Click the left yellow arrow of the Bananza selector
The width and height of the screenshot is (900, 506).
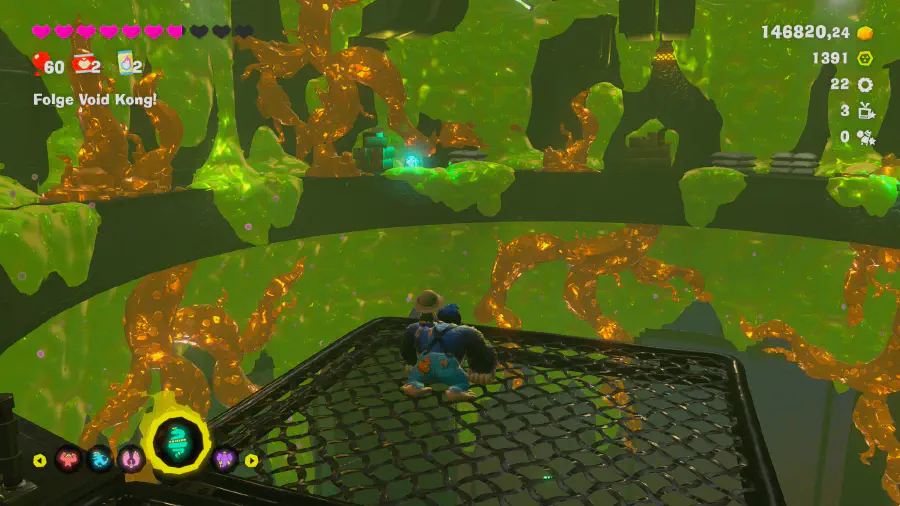tap(40, 461)
